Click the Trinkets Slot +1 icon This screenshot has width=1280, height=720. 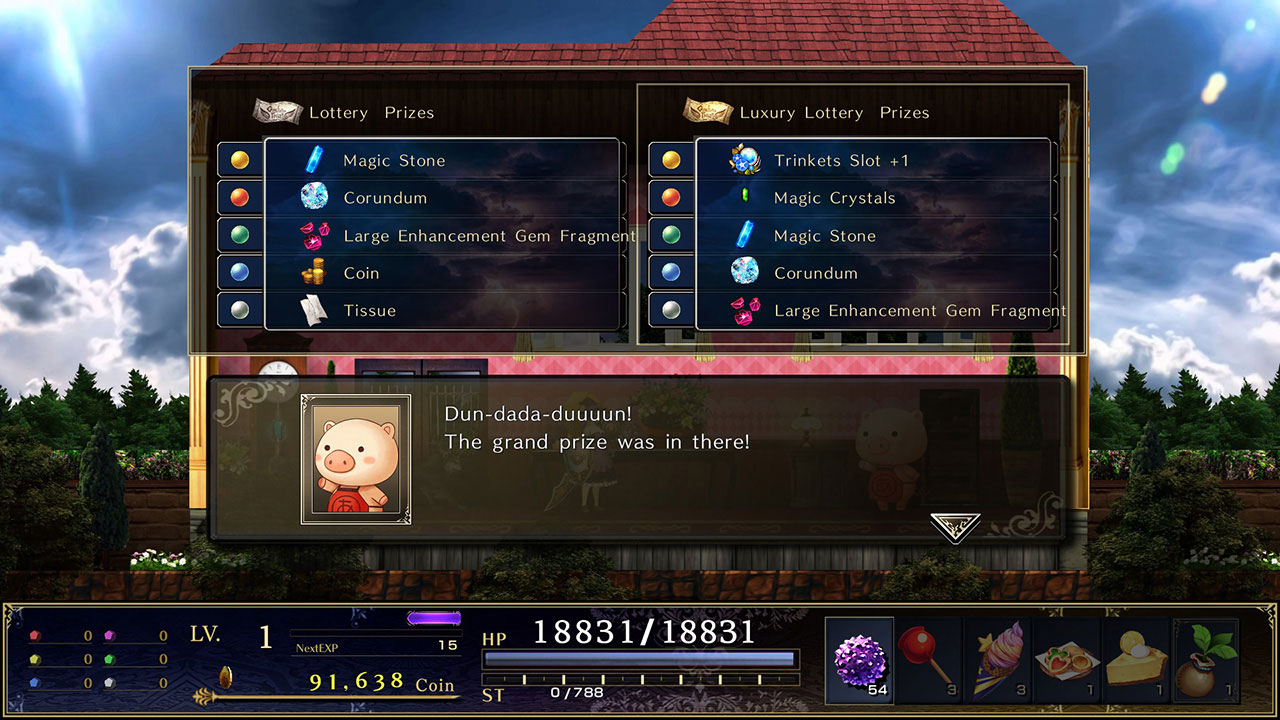[x=745, y=160]
